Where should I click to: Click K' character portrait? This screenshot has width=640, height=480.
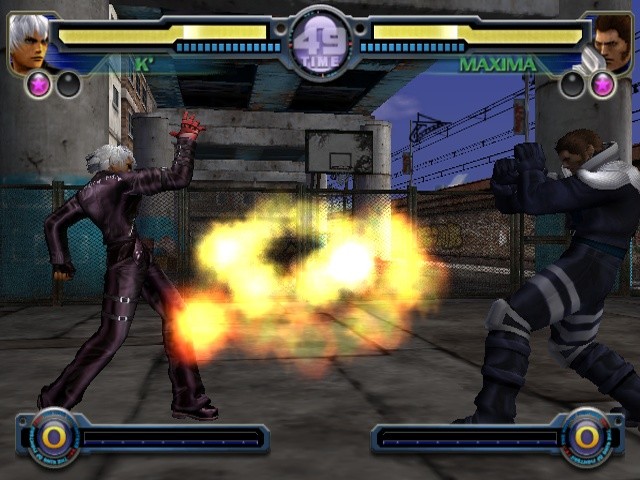click(x=29, y=43)
